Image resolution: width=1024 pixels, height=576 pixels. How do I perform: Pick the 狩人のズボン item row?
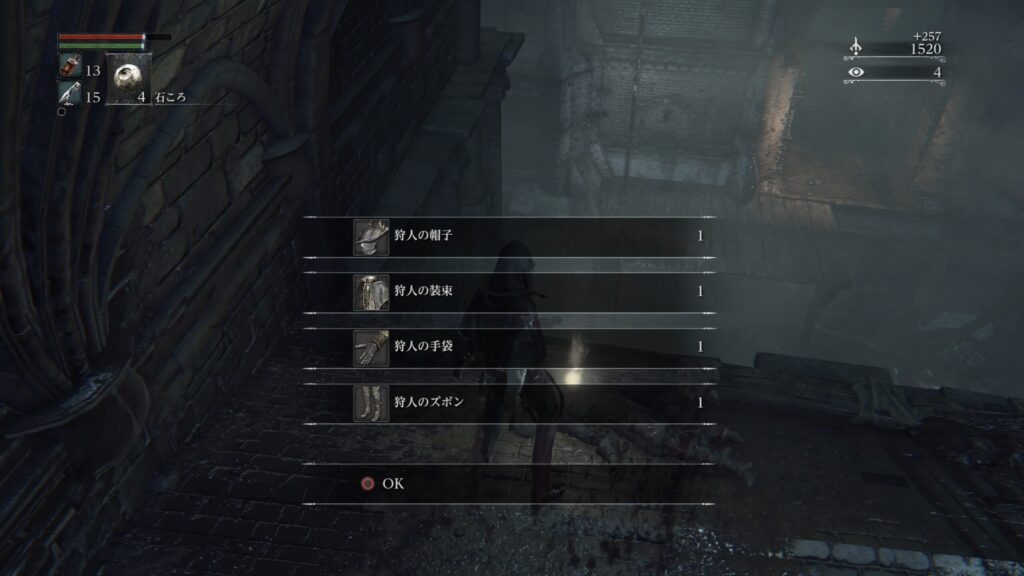(x=510, y=402)
